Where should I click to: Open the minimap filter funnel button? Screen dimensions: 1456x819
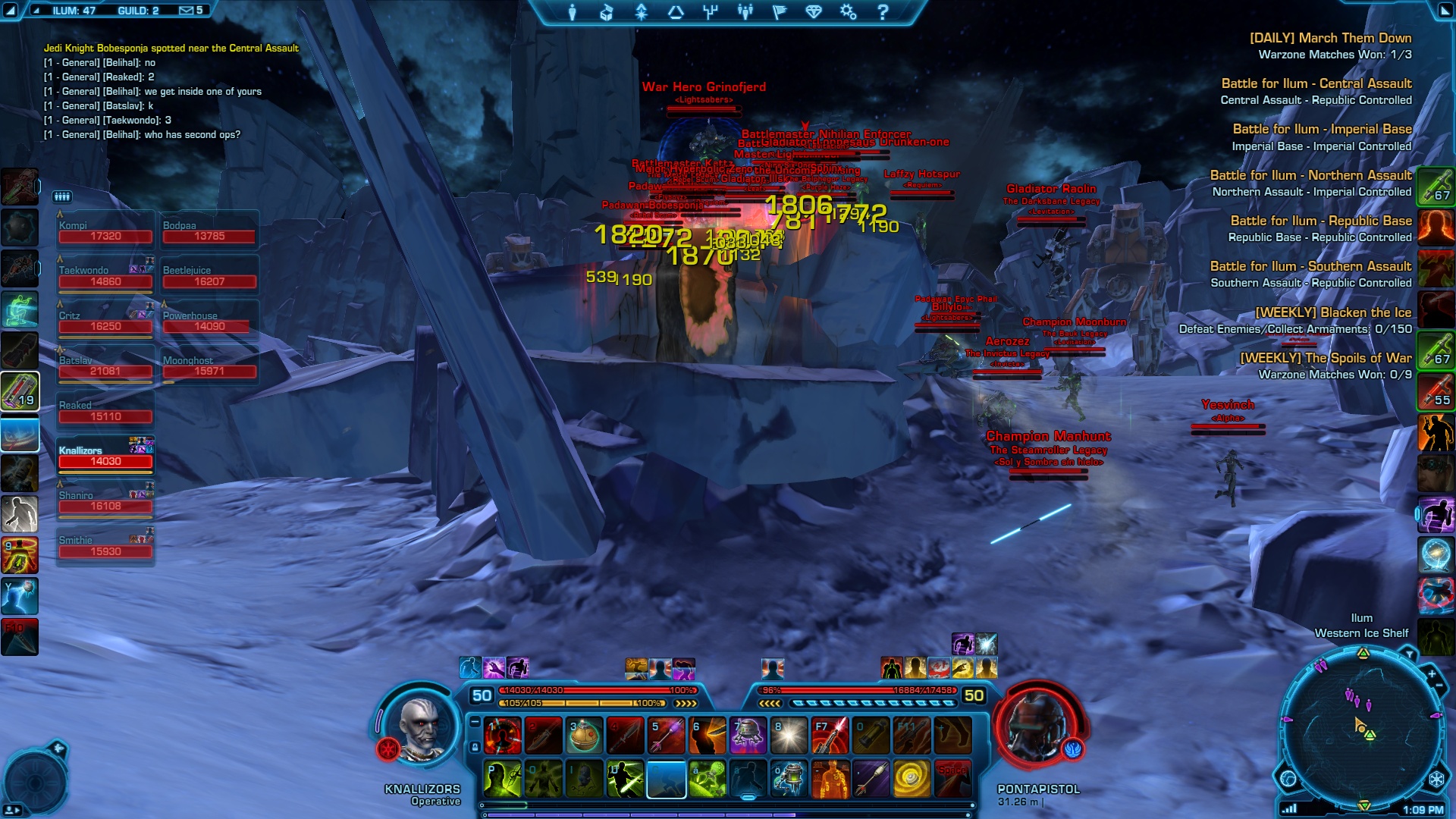coord(1409,654)
